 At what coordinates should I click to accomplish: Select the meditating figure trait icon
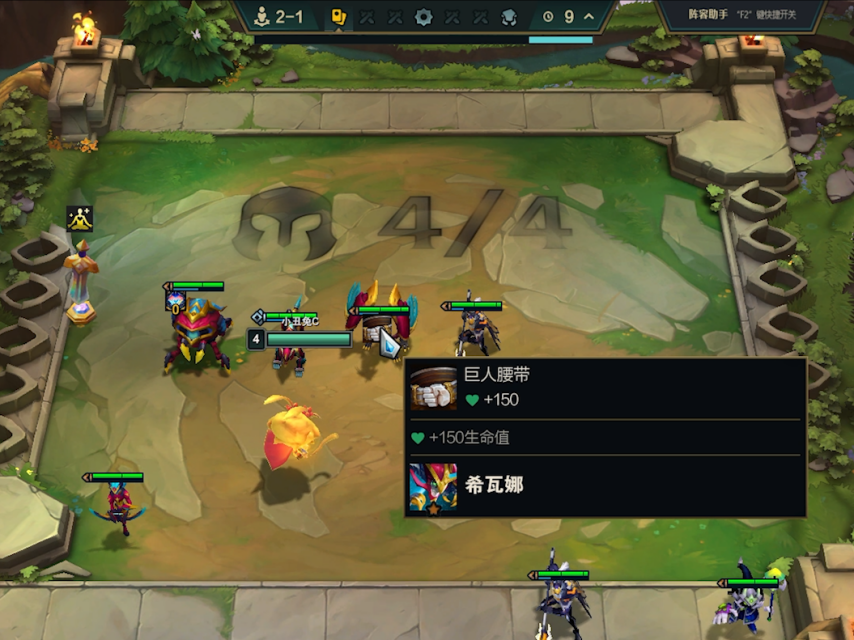[79, 218]
